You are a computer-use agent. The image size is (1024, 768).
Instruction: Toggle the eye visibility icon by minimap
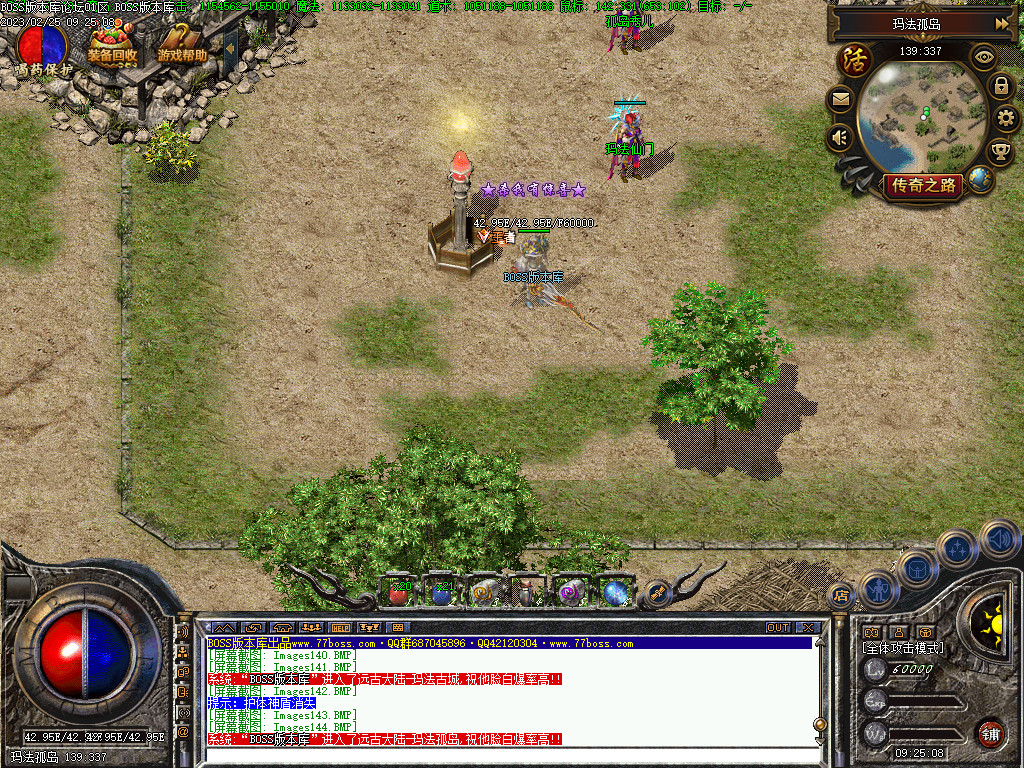click(984, 58)
